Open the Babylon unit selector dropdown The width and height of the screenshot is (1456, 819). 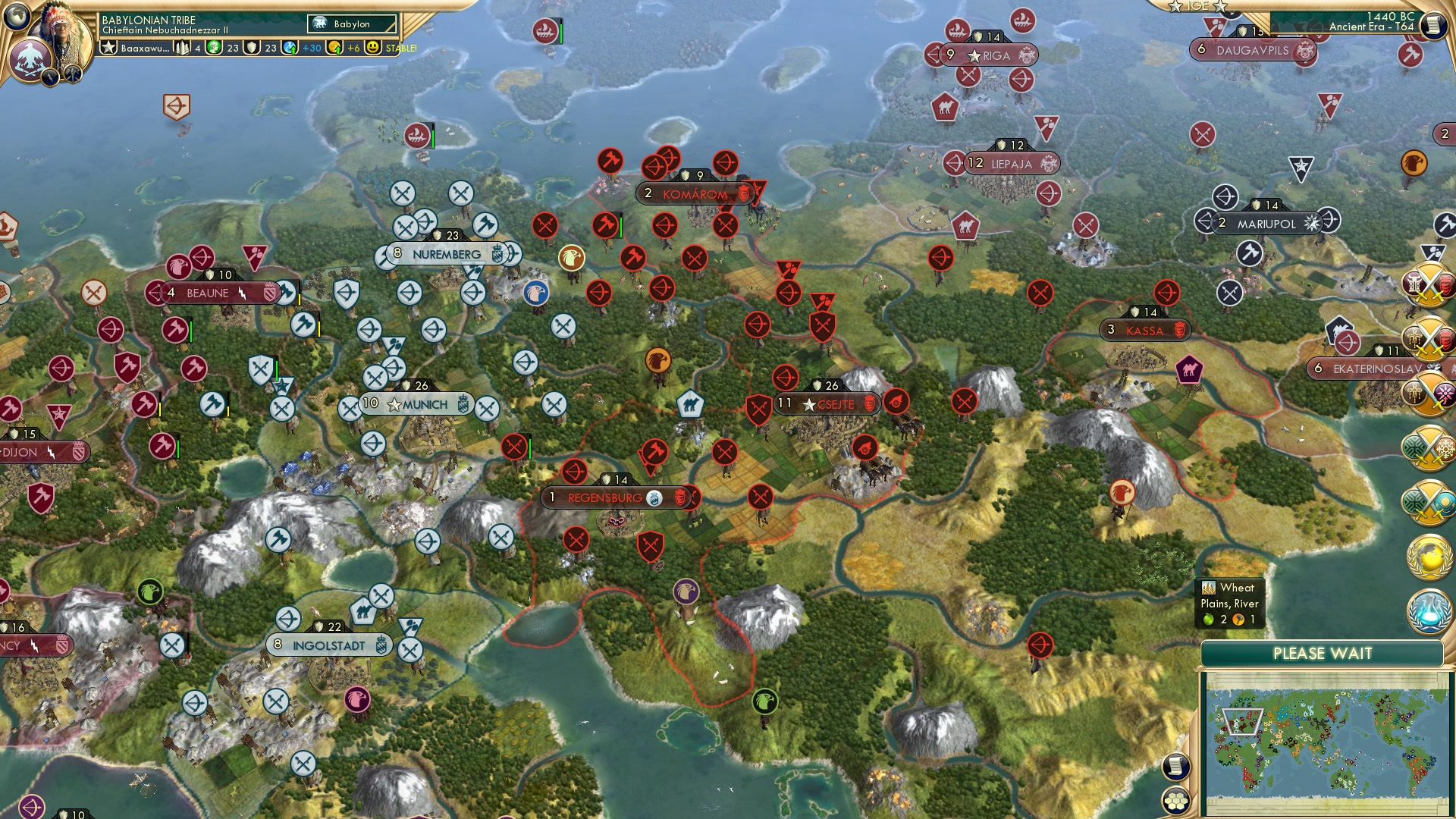tap(353, 24)
